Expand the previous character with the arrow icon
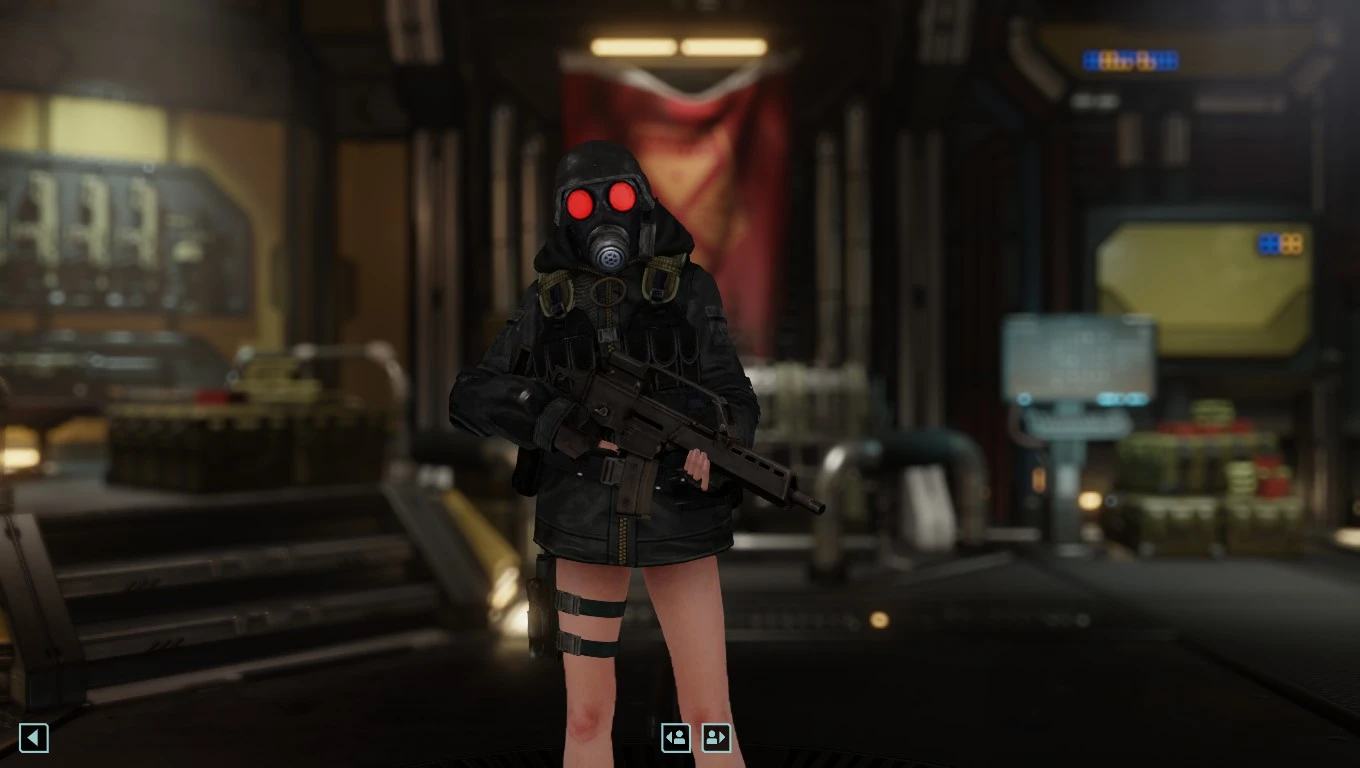Viewport: 1360px width, 768px height. pyautogui.click(x=676, y=738)
